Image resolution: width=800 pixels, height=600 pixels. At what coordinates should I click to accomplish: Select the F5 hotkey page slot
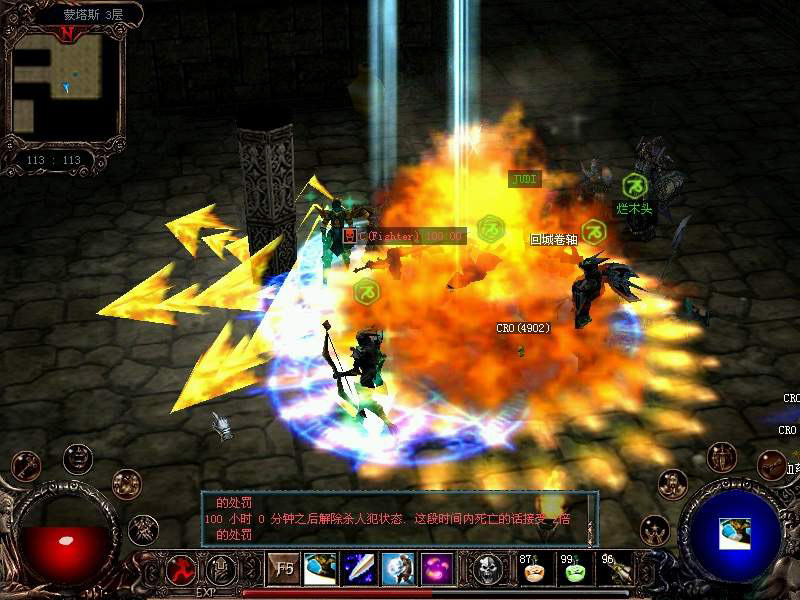click(283, 569)
